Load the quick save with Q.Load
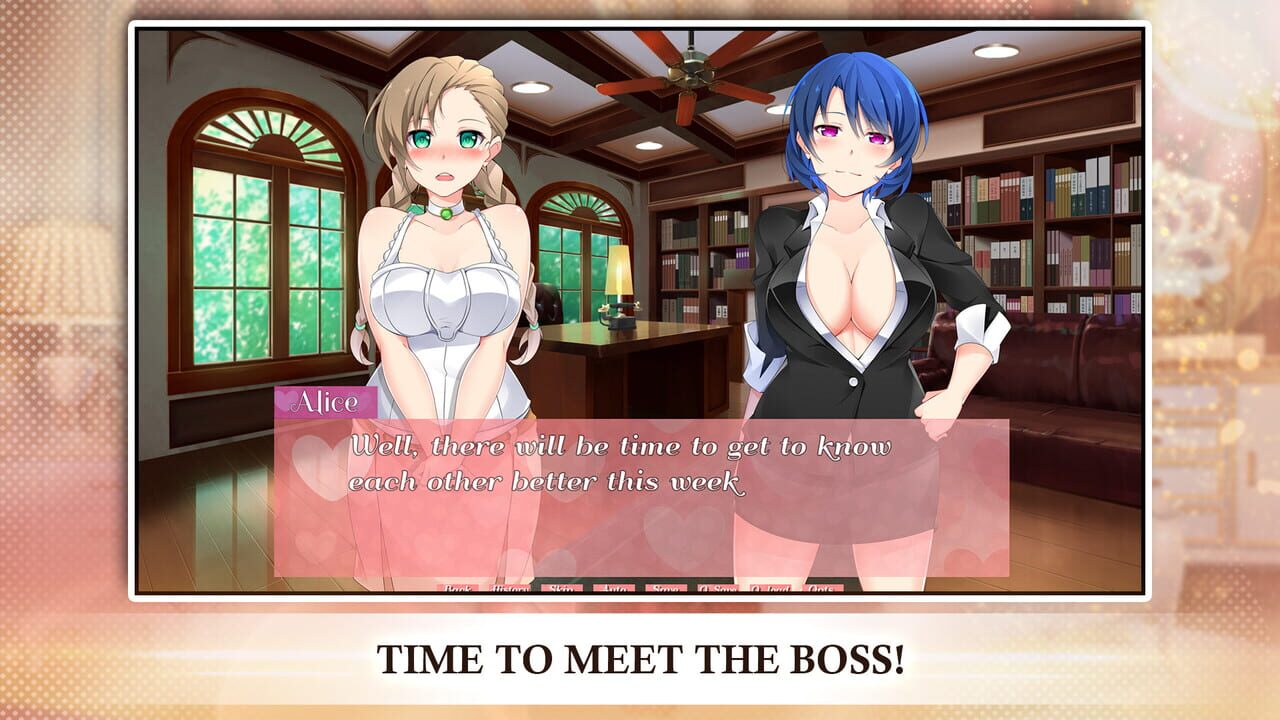1280x720 pixels. pos(770,589)
